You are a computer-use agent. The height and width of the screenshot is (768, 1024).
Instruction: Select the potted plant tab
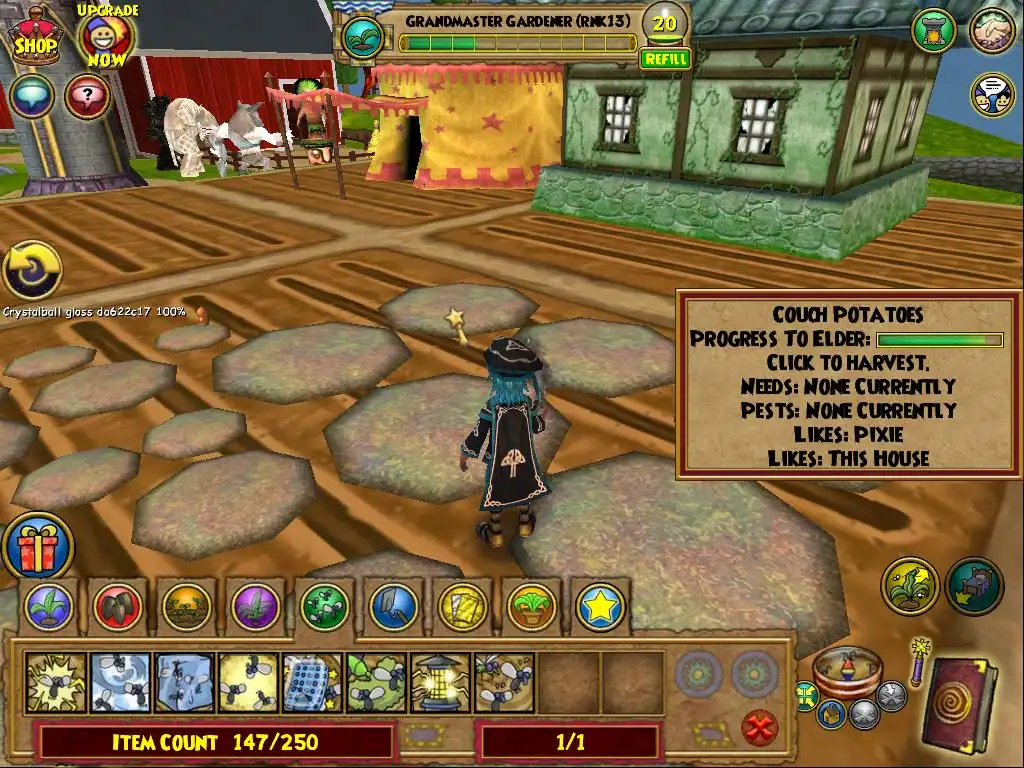coord(531,606)
